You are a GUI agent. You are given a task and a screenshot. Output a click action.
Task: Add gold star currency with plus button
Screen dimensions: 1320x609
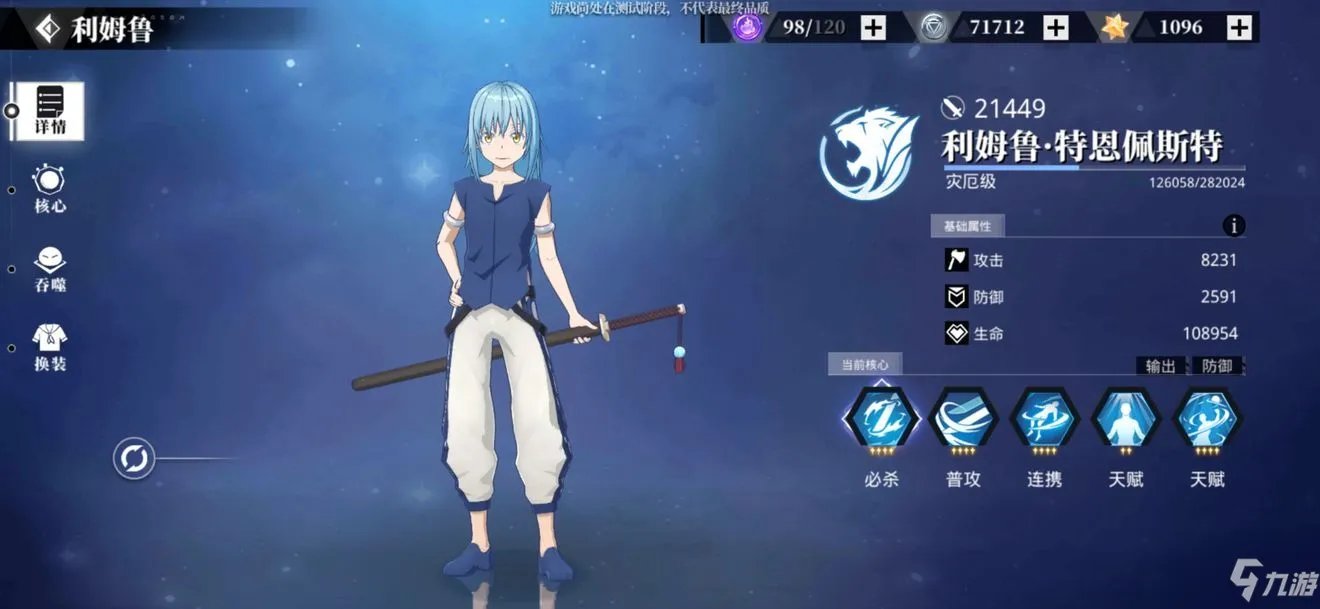1239,28
